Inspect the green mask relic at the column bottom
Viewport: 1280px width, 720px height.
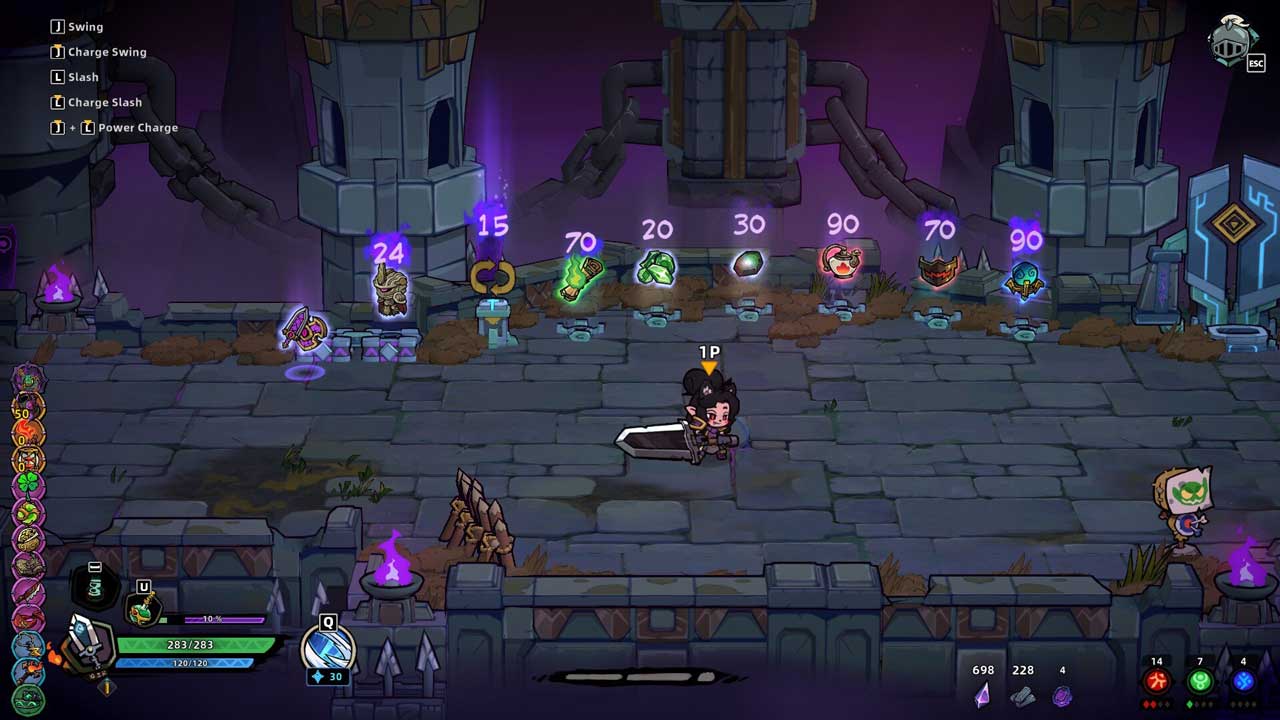[x=28, y=698]
